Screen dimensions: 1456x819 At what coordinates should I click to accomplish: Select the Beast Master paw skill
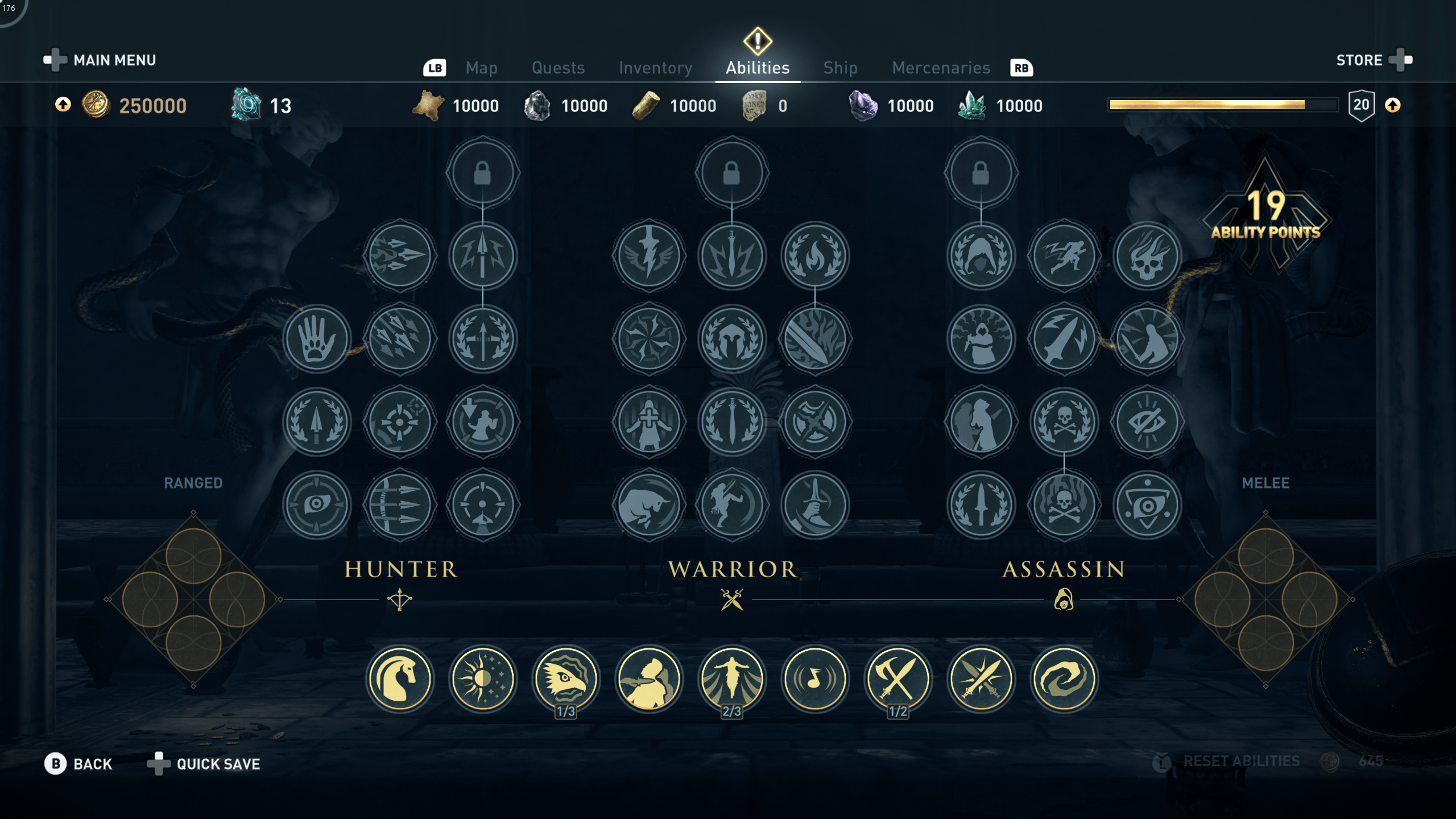[317, 338]
